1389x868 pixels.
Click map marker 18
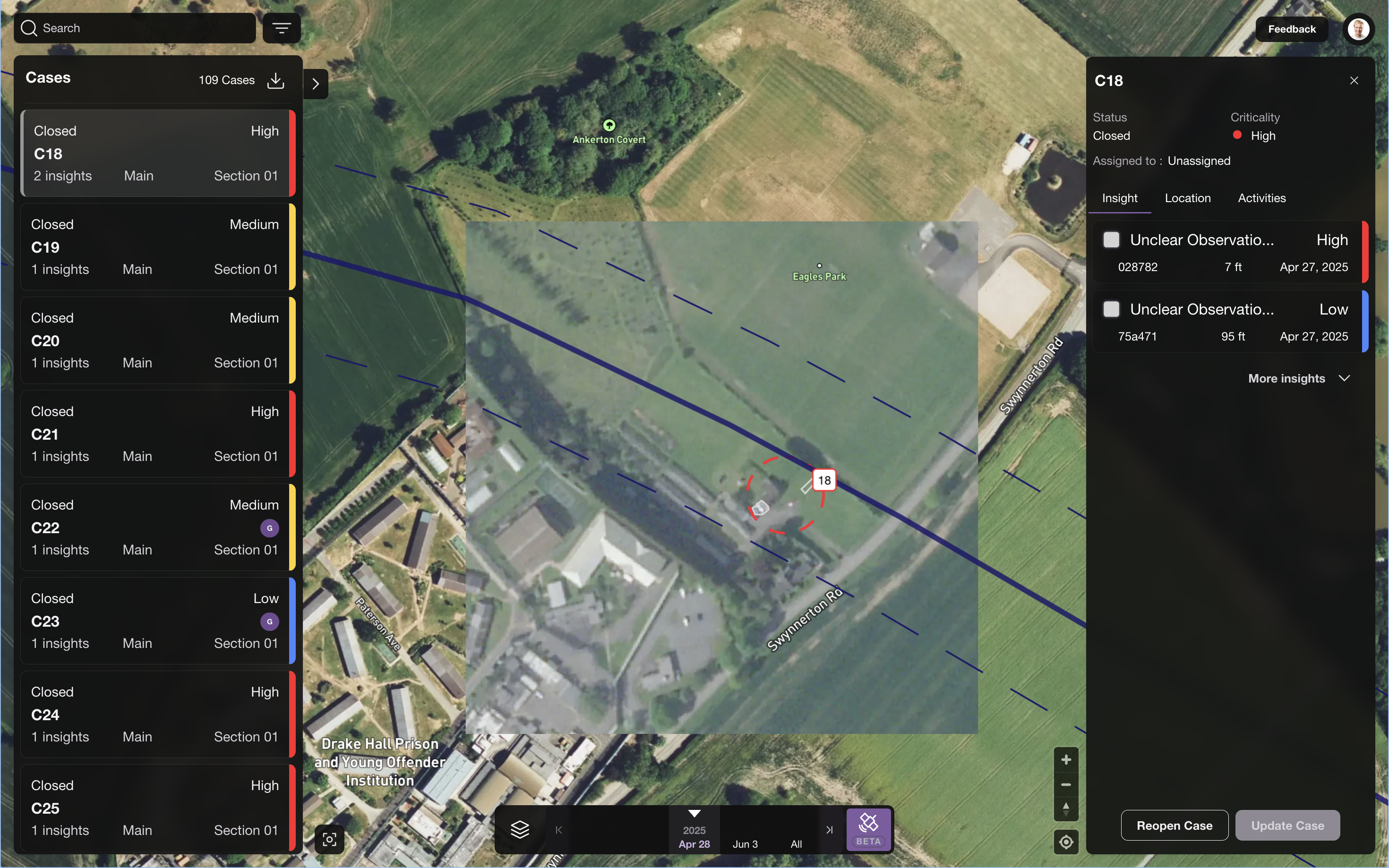[824, 480]
